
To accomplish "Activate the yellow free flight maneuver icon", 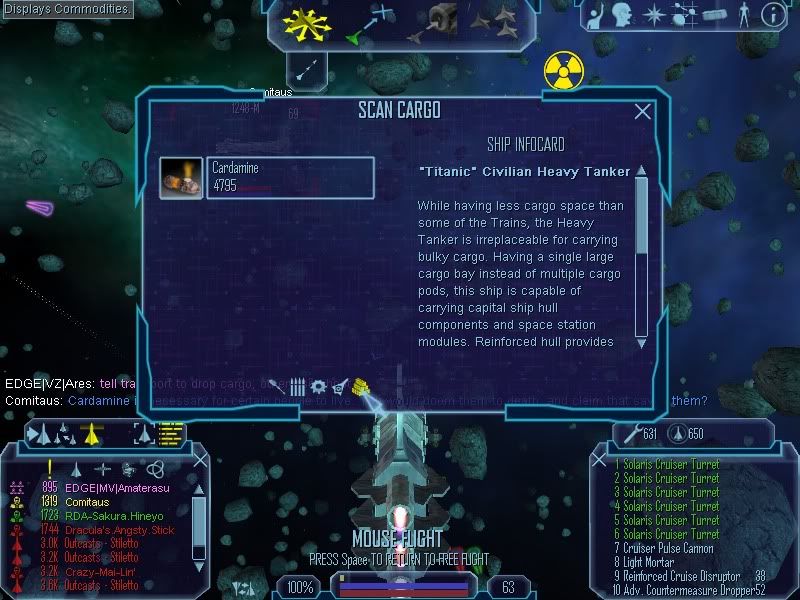I will pyautogui.click(x=306, y=22).
